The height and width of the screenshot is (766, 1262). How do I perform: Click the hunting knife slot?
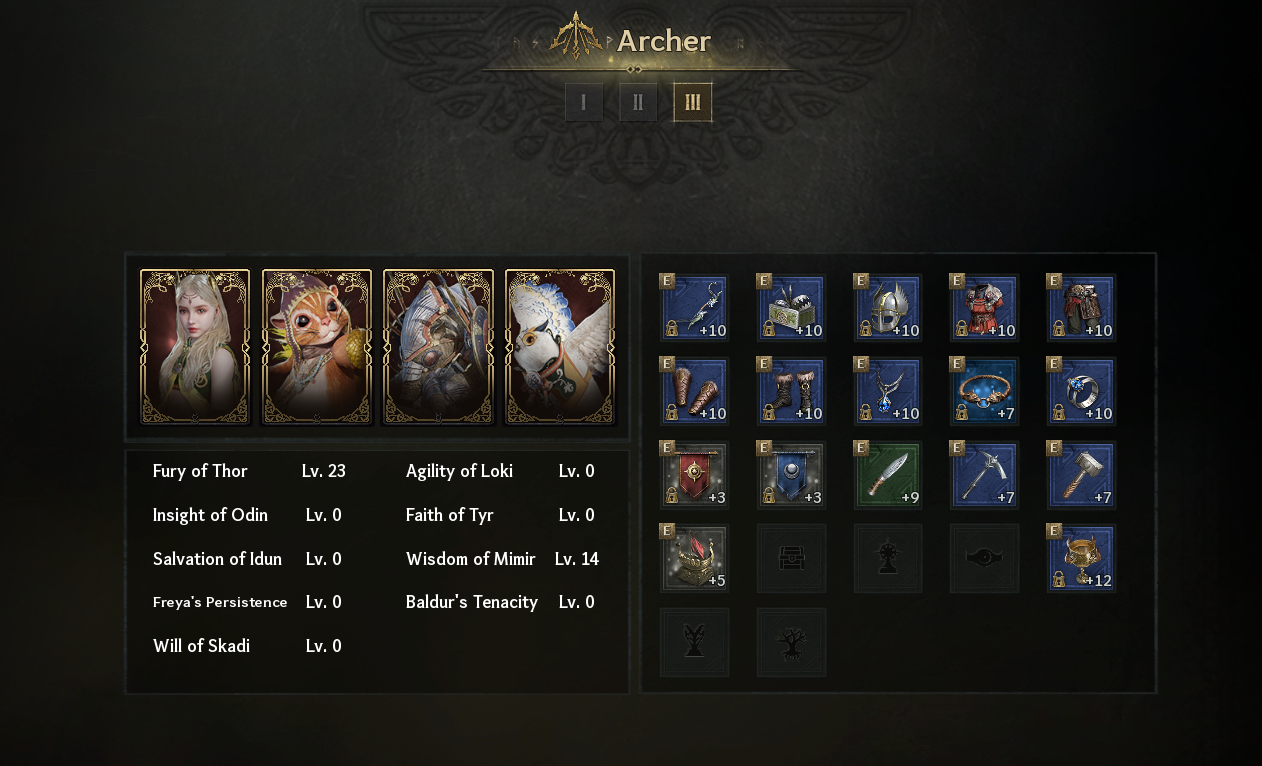coord(888,476)
